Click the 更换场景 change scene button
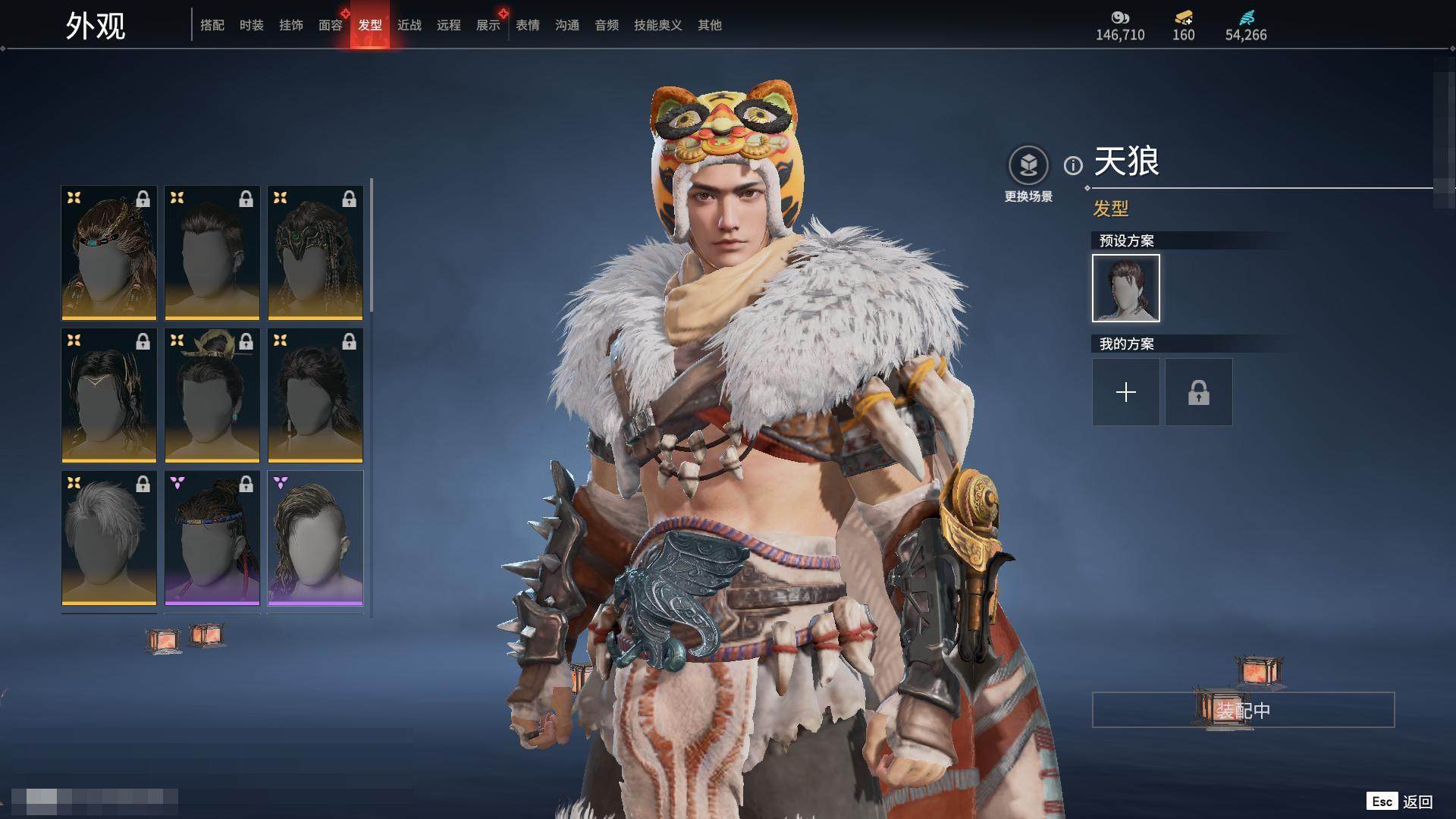Viewport: 1456px width, 819px height. [1028, 166]
